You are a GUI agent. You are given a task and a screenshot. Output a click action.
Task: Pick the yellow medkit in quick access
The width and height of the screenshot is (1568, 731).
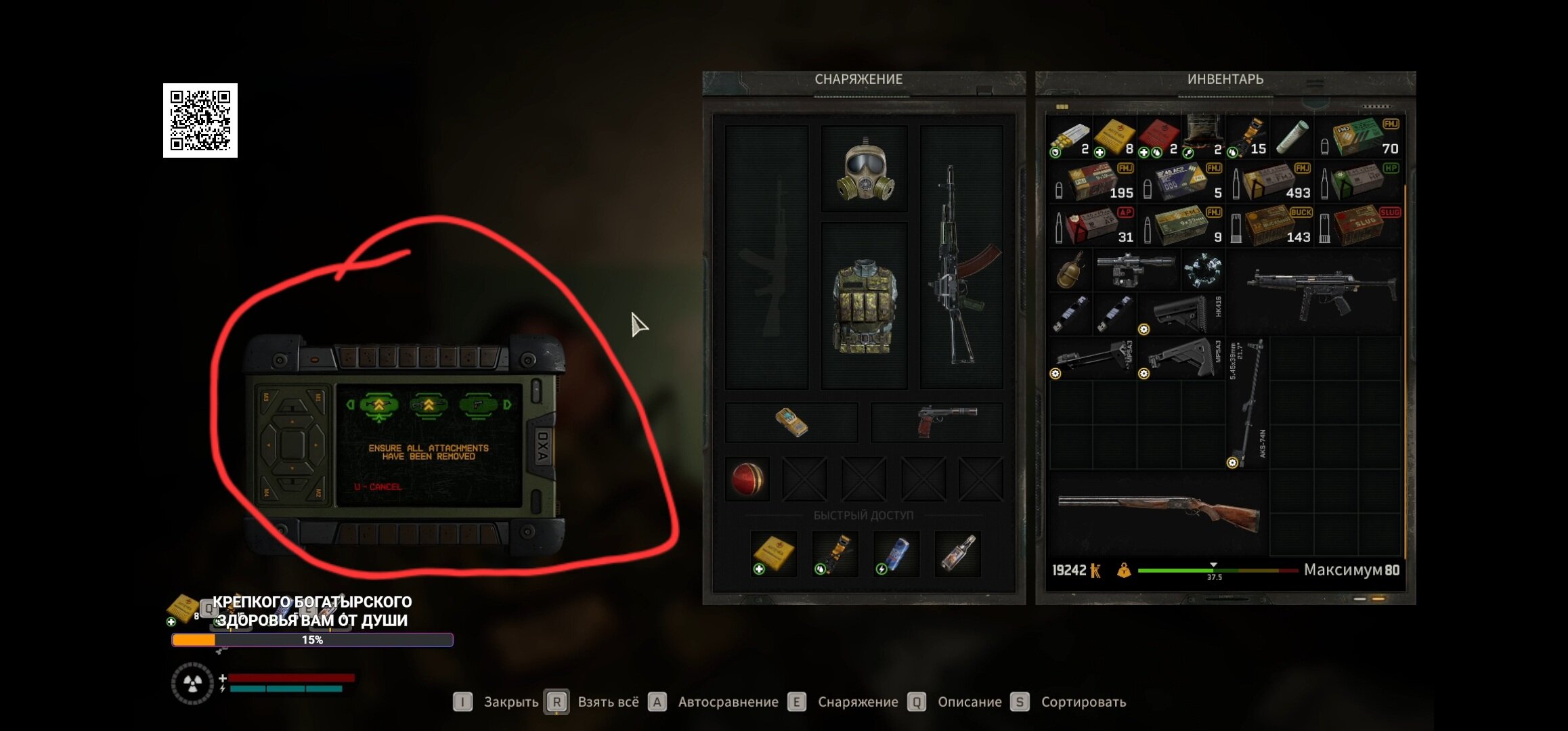tap(773, 554)
